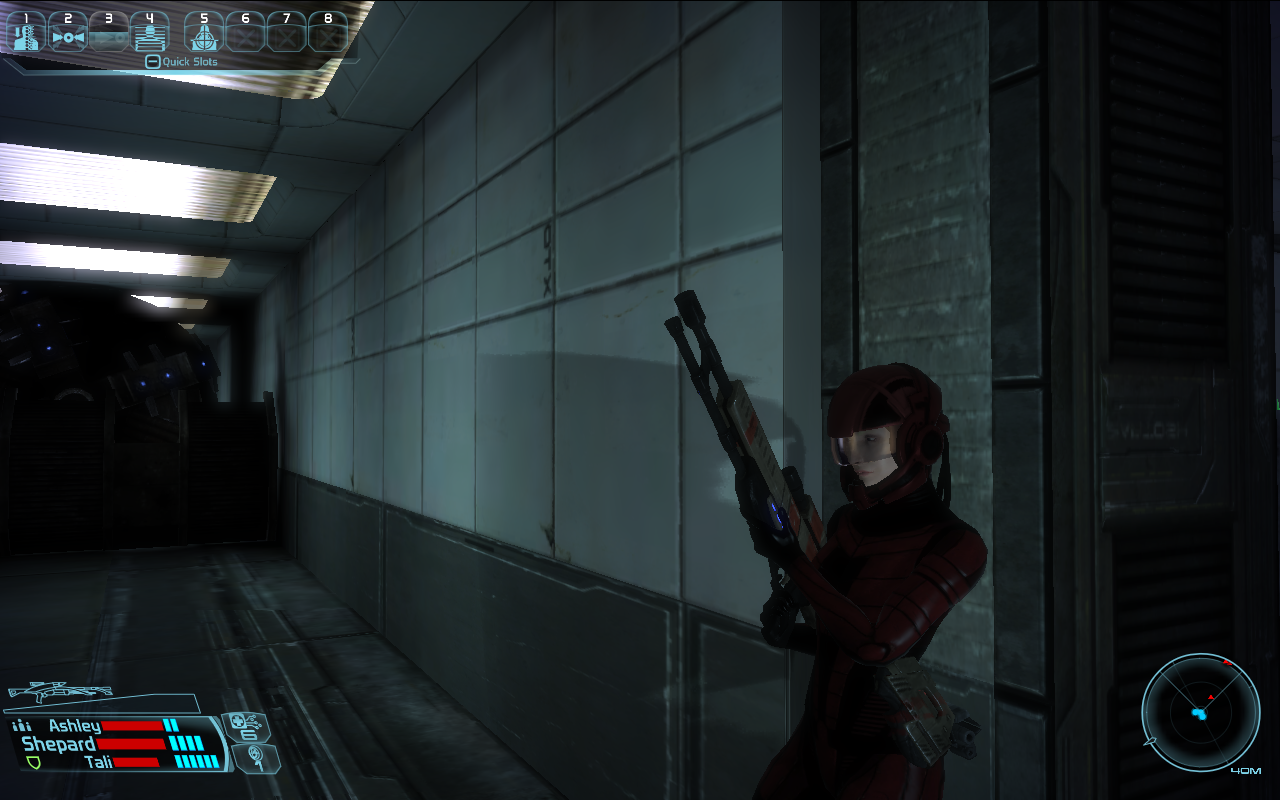Click Shepard's name in the squad panel

pyautogui.click(x=59, y=744)
